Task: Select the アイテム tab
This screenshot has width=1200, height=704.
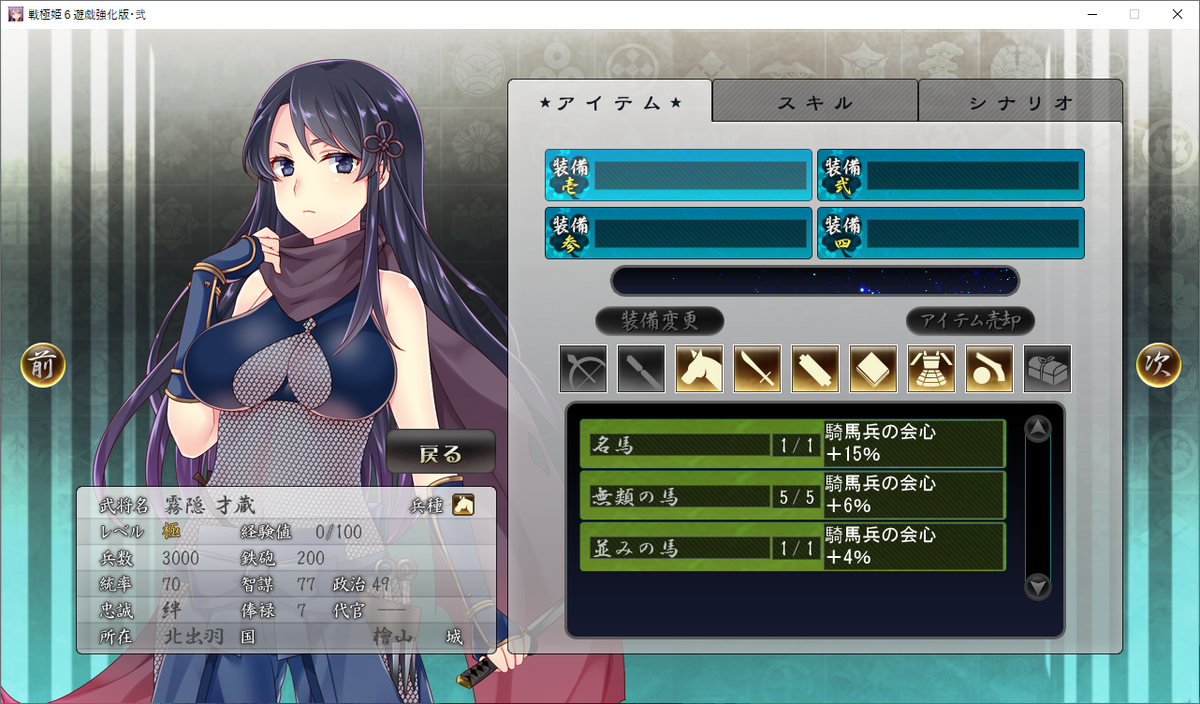Action: [x=610, y=103]
